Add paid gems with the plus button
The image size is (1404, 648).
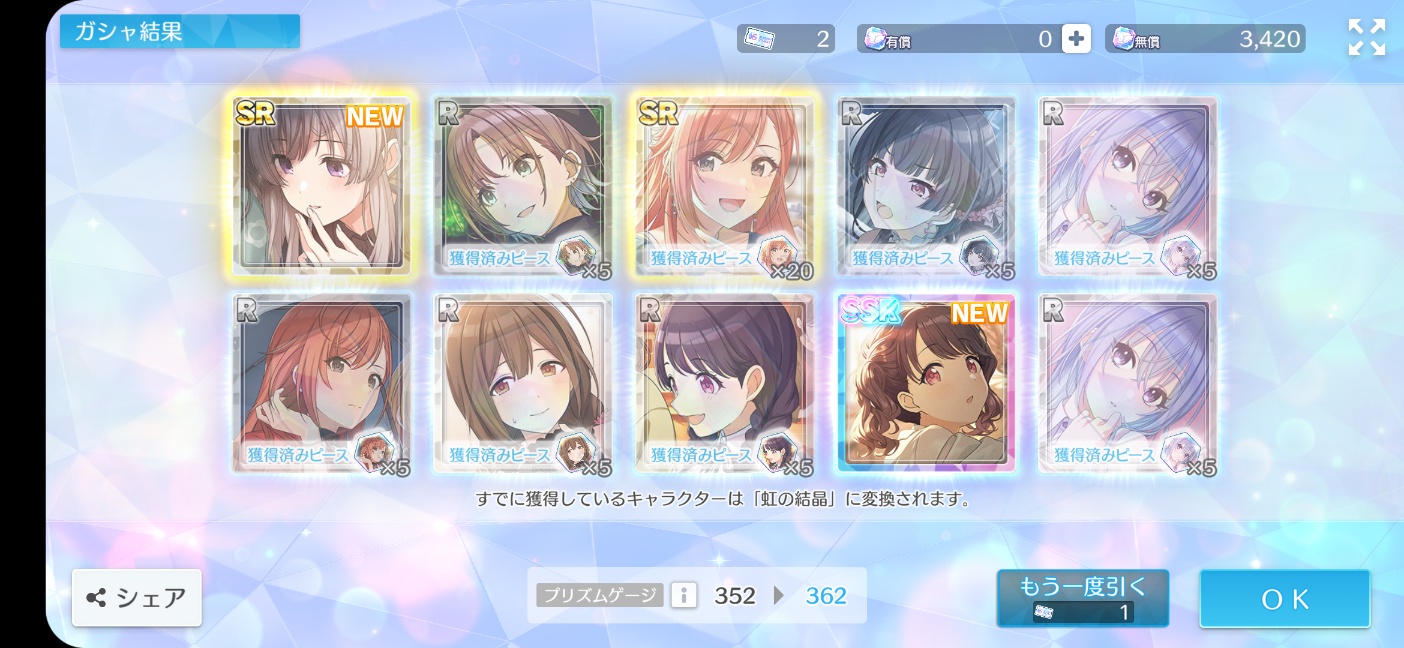pyautogui.click(x=1076, y=39)
